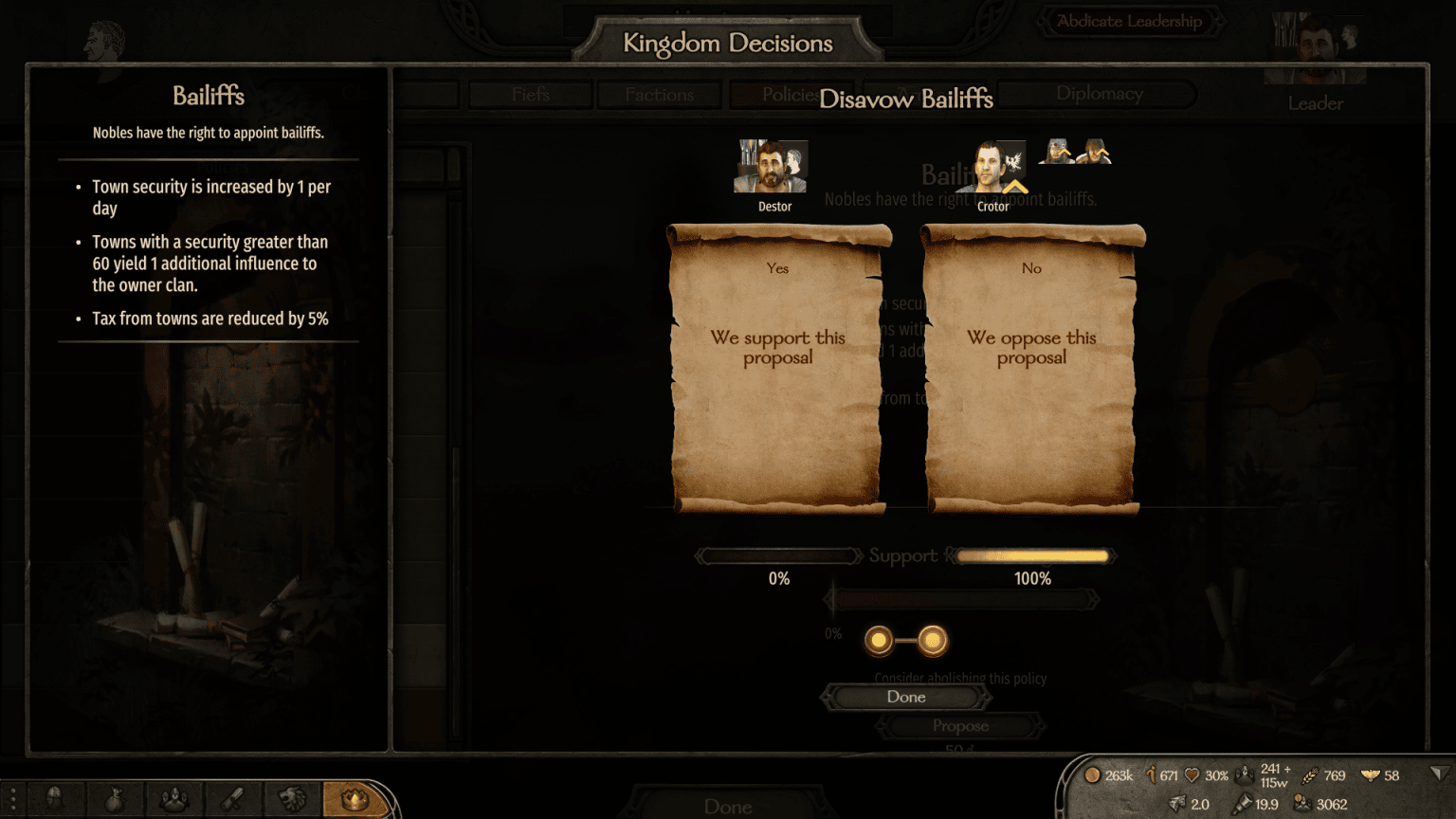Click the Done button
Image resolution: width=1456 pixels, height=819 pixels.
[905, 697]
